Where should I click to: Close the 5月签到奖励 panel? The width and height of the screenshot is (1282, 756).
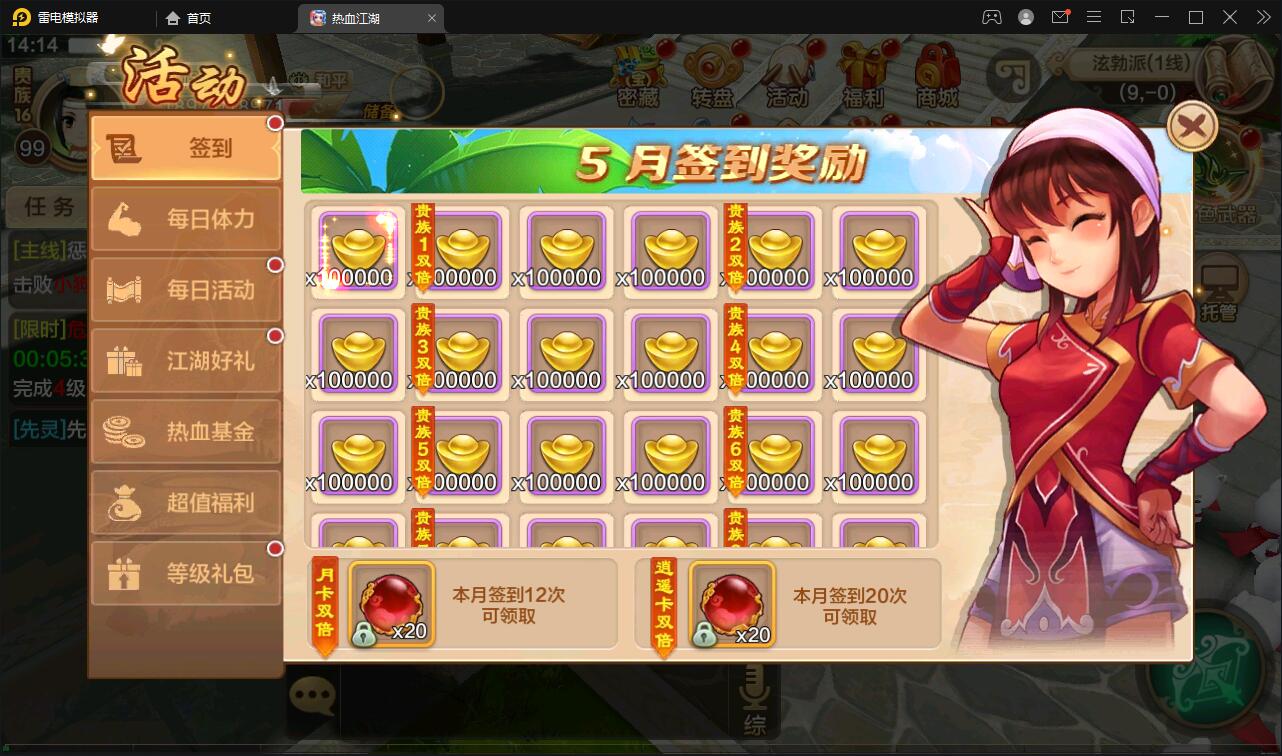coord(1191,126)
